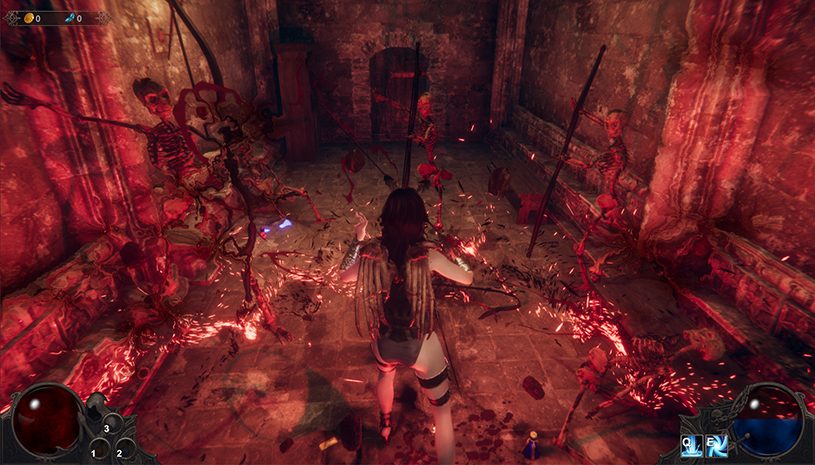The height and width of the screenshot is (465, 815).
Task: Activate the water burst Q ability
Action: (x=692, y=447)
